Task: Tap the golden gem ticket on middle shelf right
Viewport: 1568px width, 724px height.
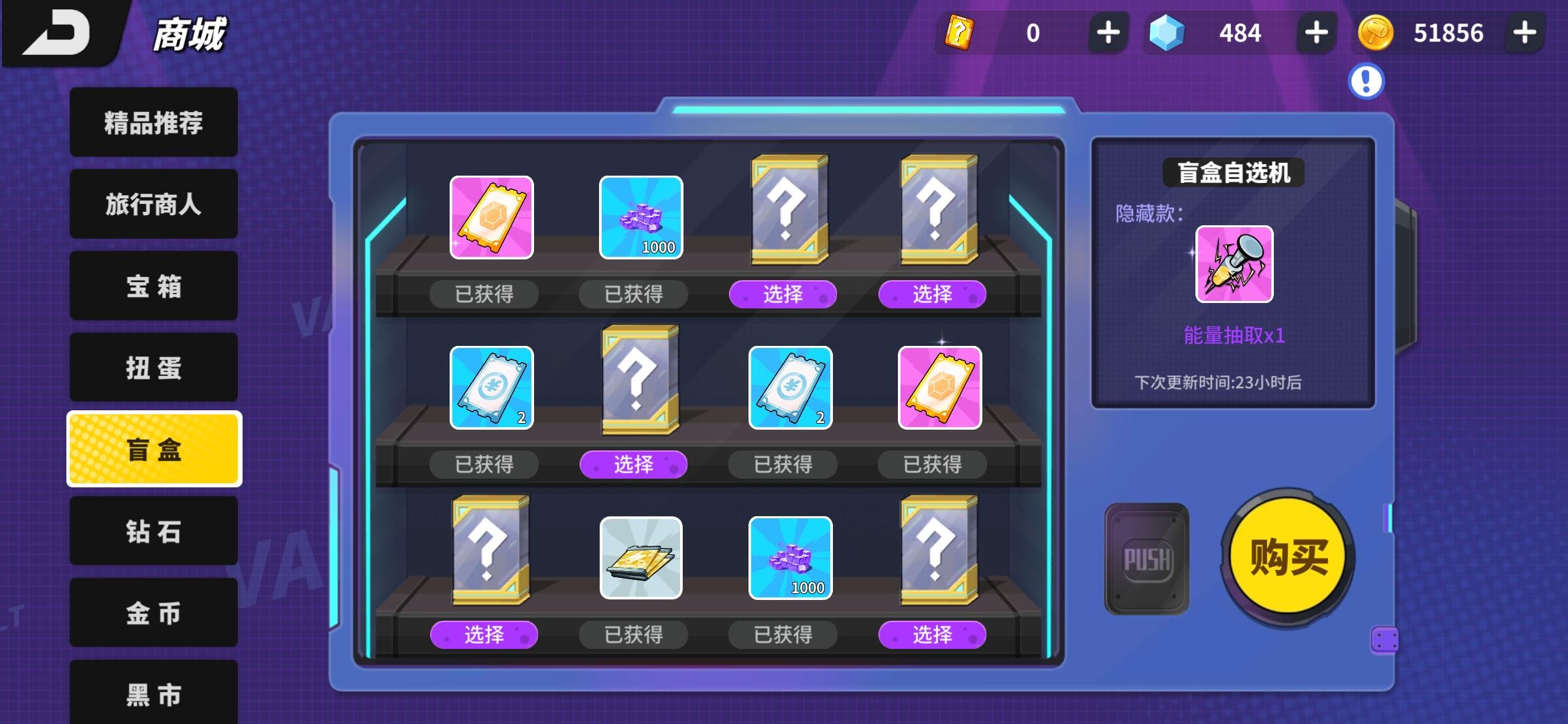Action: (939, 387)
